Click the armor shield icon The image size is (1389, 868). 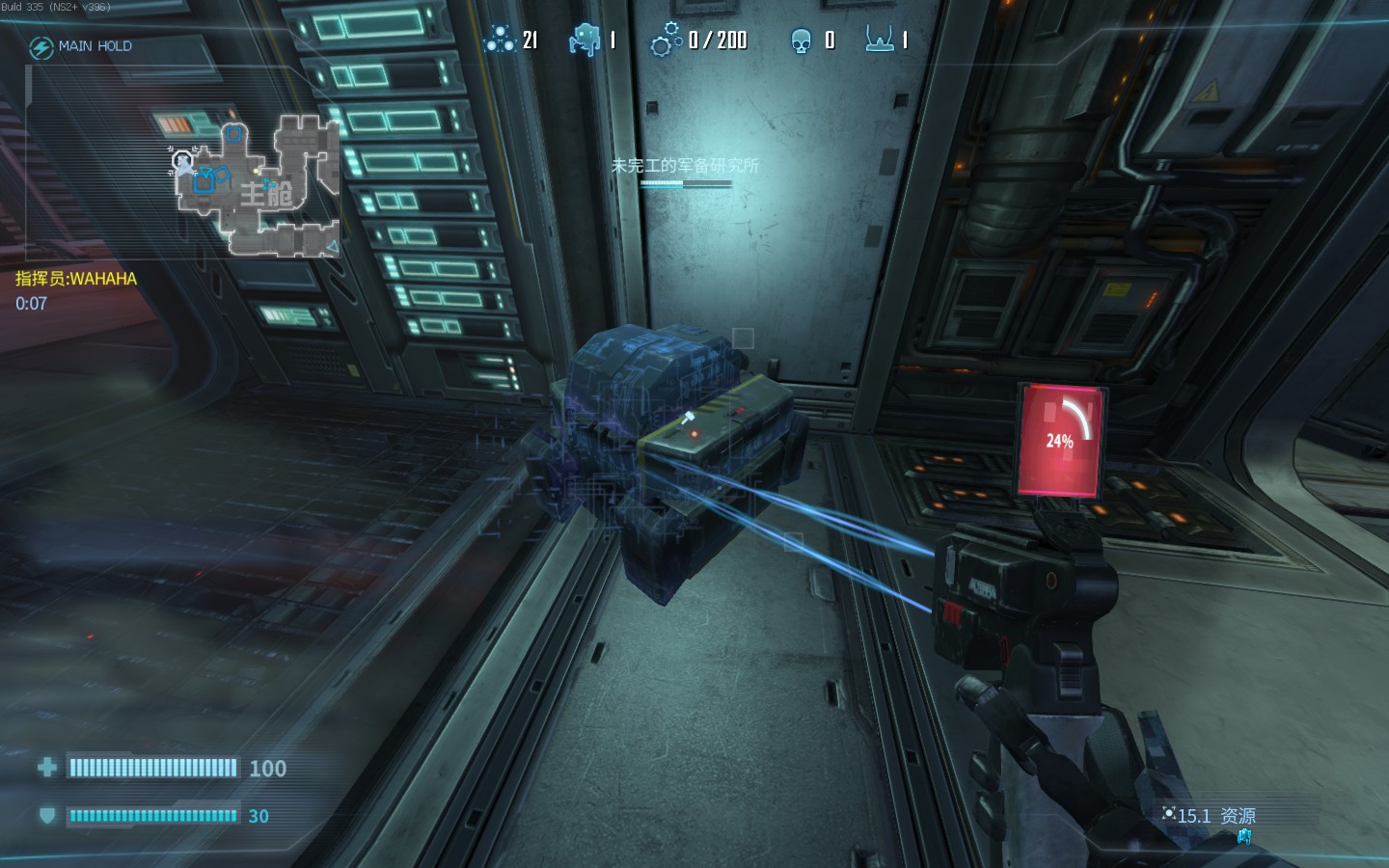[46, 816]
